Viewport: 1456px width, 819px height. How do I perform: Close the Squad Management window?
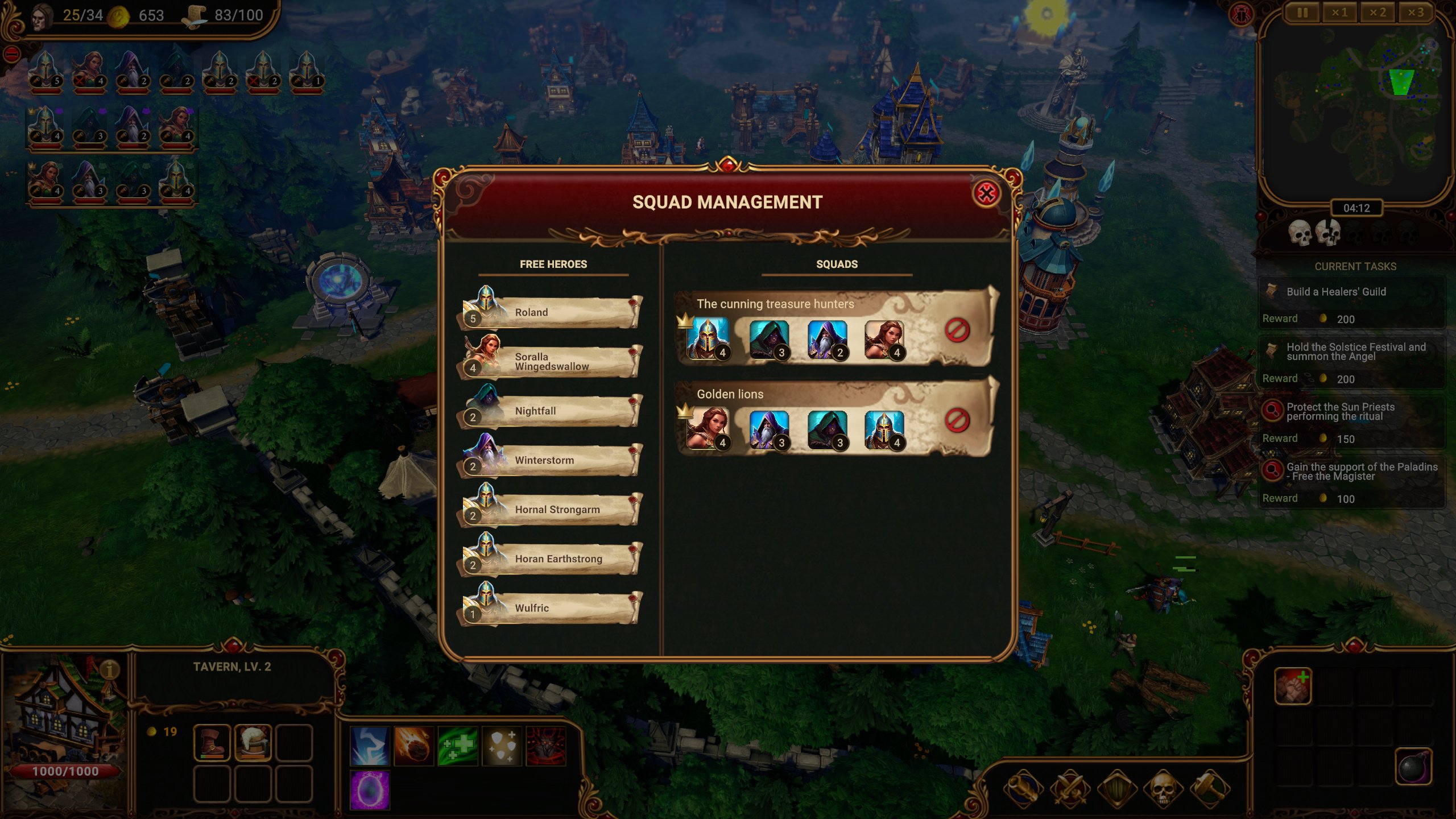[x=986, y=194]
